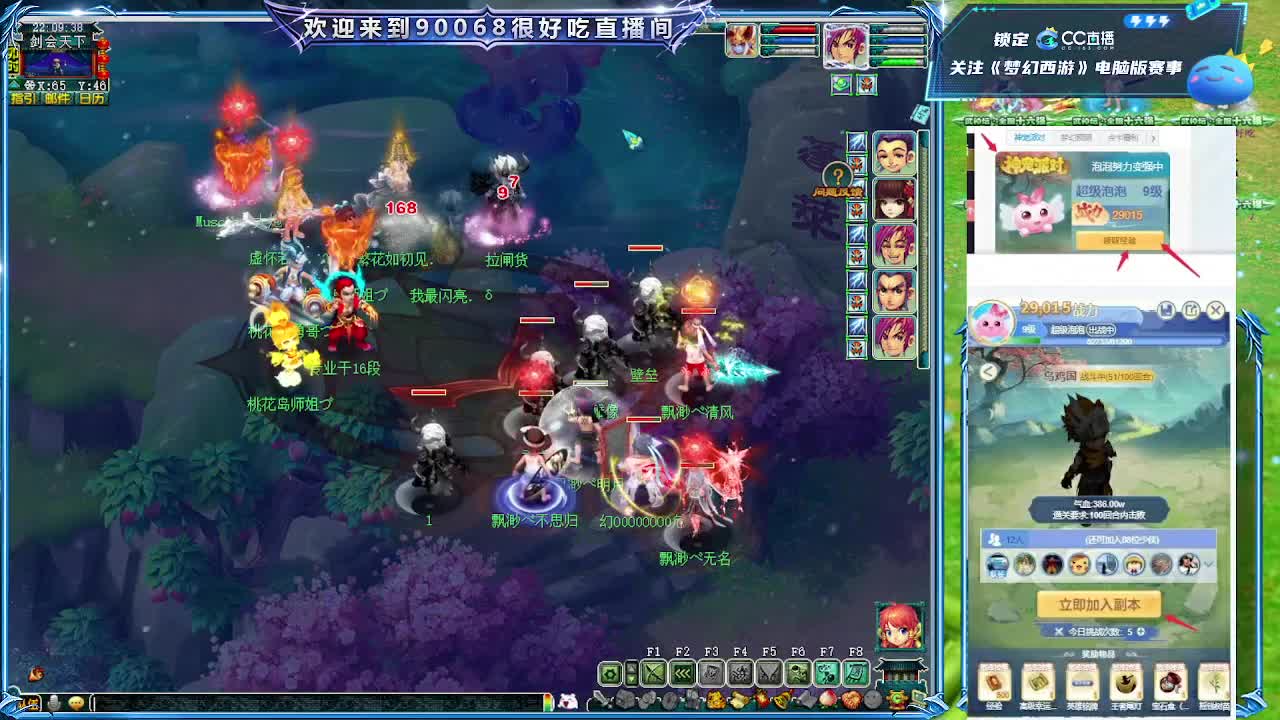Click the back chevron on the 乌鸡国 dungeon panel

click(x=988, y=375)
